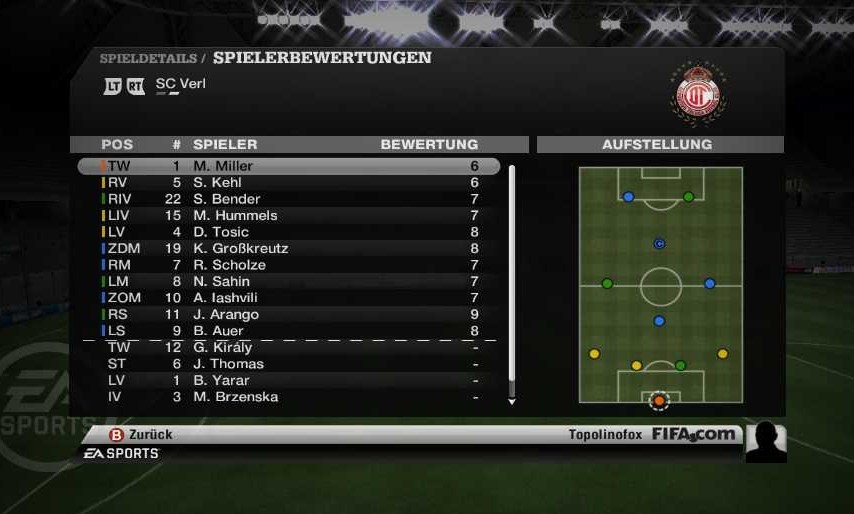Viewport: 854px width, 514px height.
Task: Highlight S. Bender's rating row
Action: [288, 199]
